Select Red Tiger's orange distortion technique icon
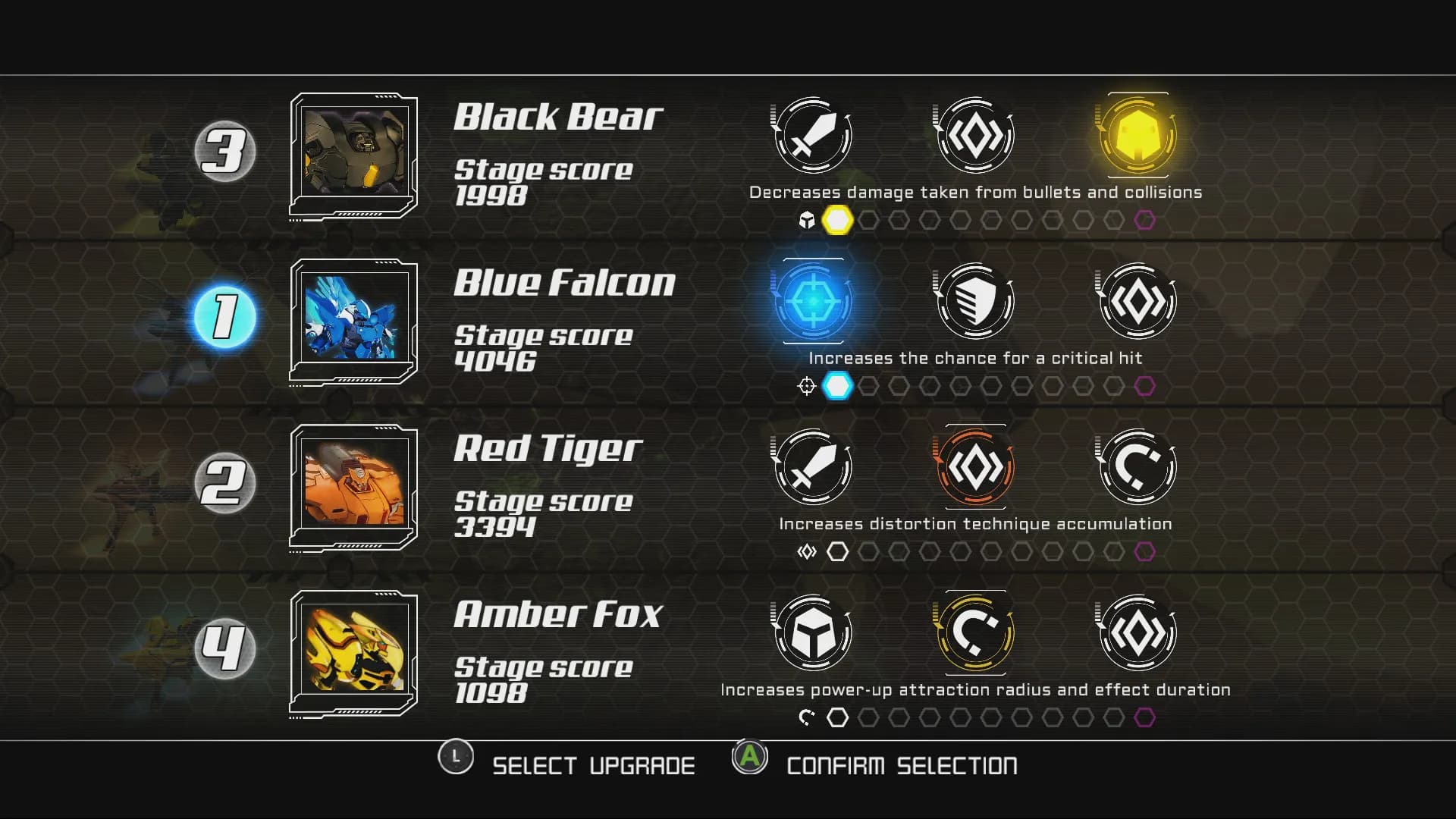This screenshot has height=819, width=1456. [974, 467]
